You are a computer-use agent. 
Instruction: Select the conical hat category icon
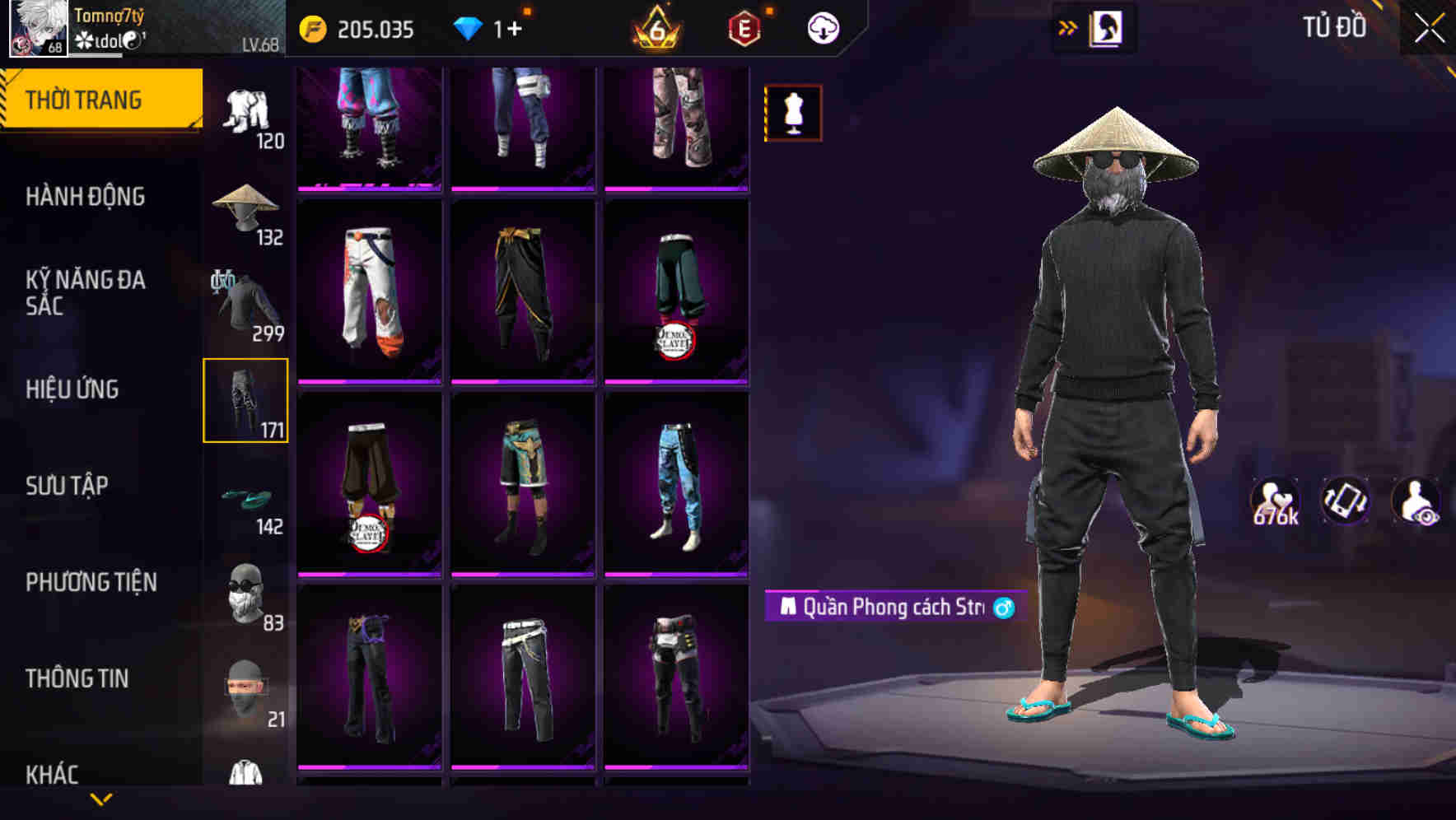pyautogui.click(x=246, y=208)
